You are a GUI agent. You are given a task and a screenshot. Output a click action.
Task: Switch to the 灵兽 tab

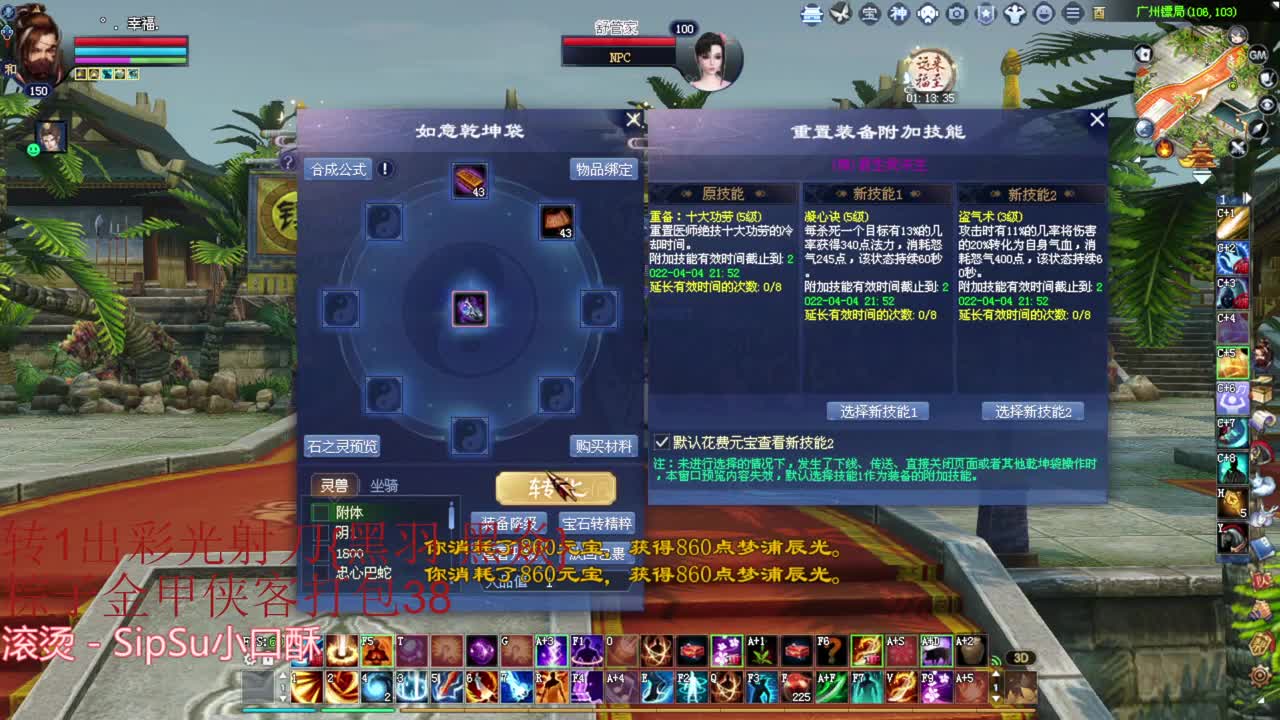[x=337, y=485]
